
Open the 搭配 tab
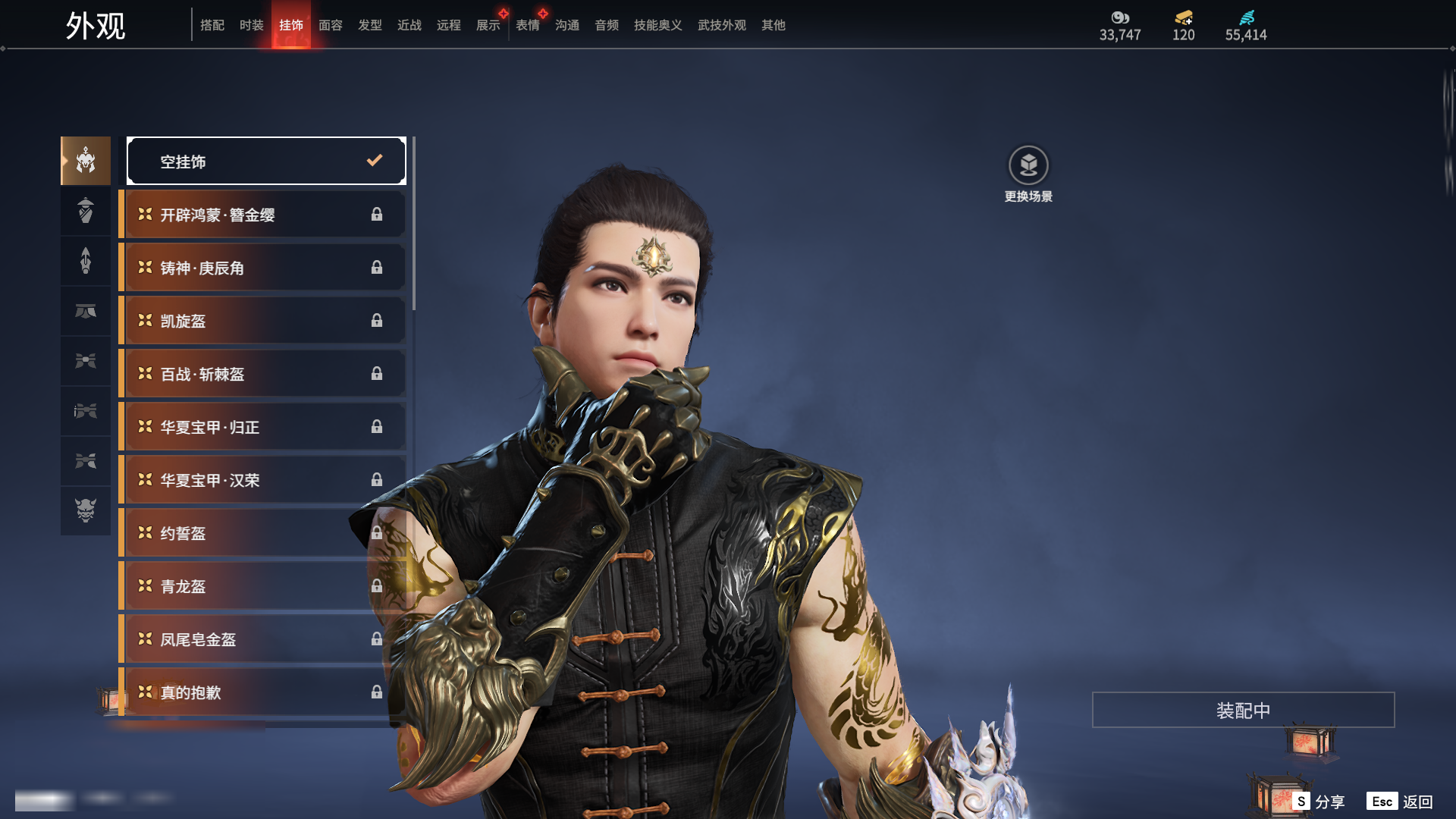pyautogui.click(x=212, y=25)
